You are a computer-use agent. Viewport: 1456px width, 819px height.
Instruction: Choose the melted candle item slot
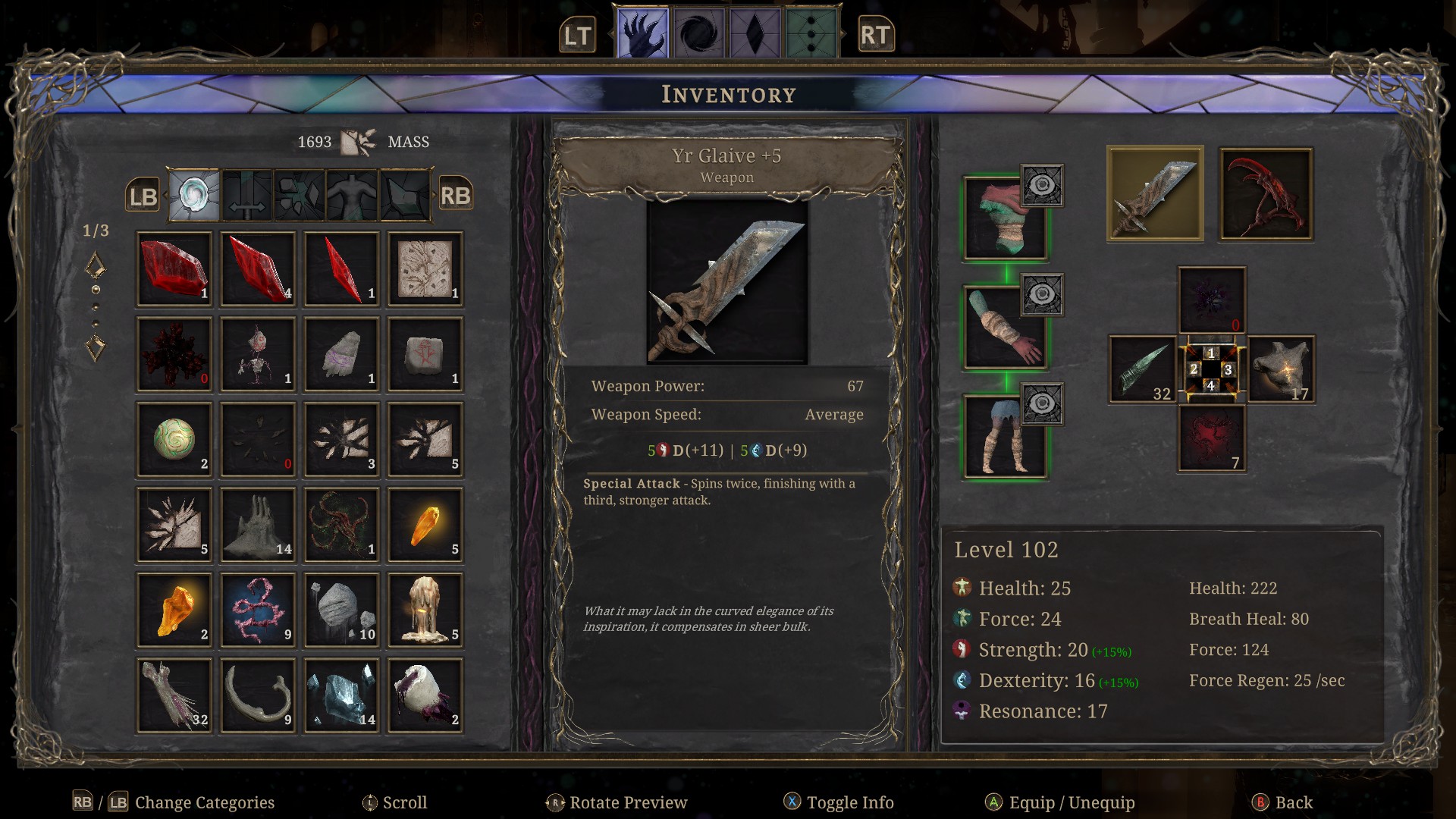click(425, 610)
